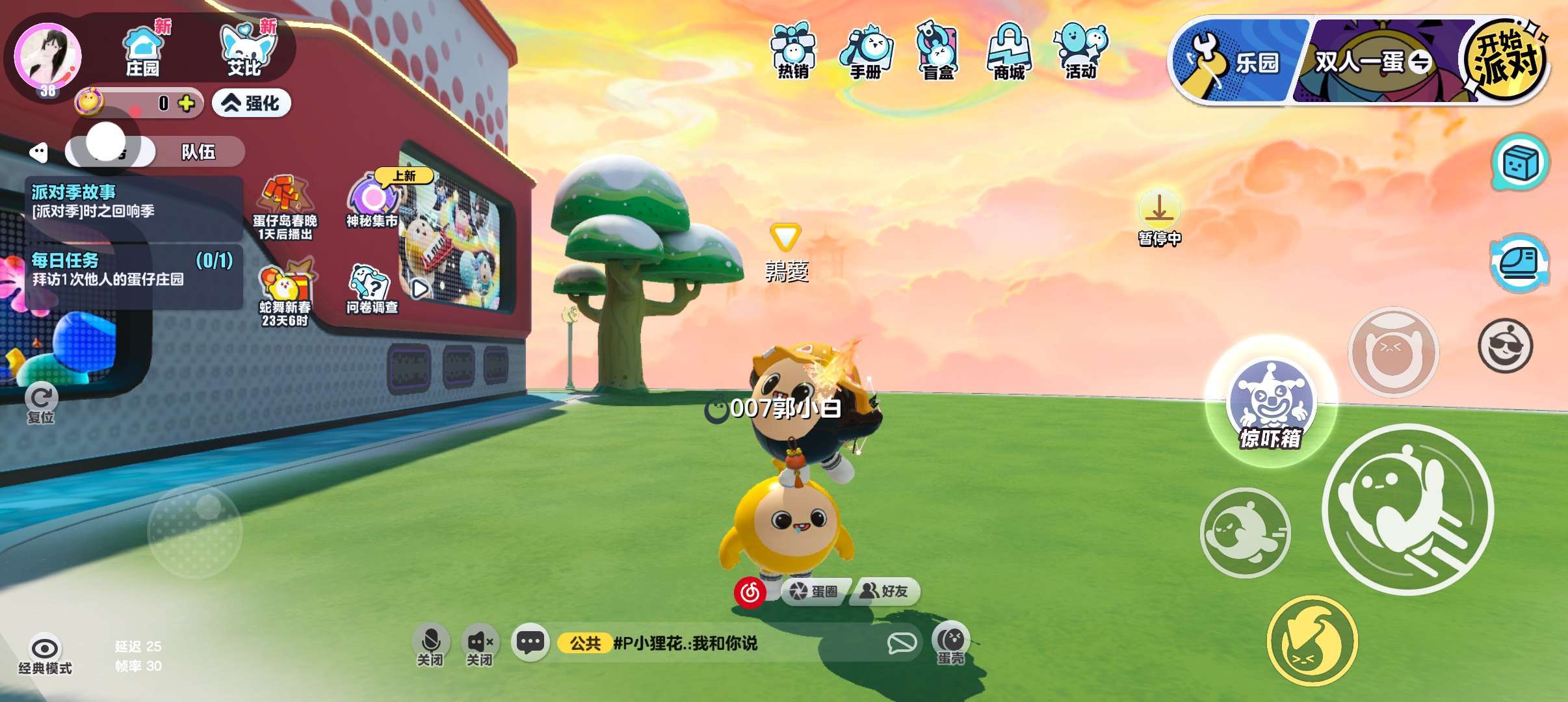Viewport: 1568px width, 702px height.
Task: Open the 庄园 manor menu
Action: click(x=142, y=49)
